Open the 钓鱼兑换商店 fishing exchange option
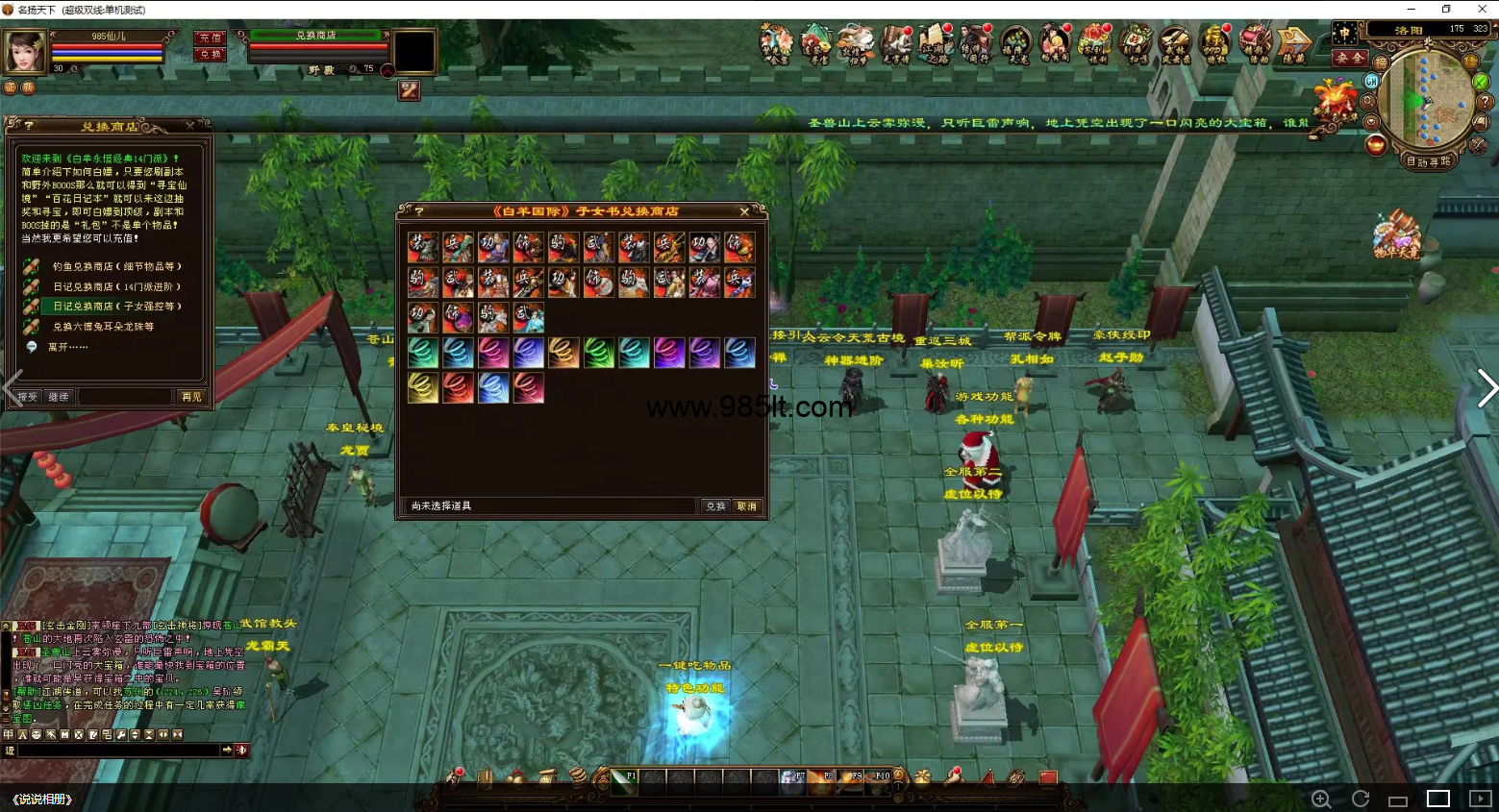The height and width of the screenshot is (812, 1499). click(116, 267)
